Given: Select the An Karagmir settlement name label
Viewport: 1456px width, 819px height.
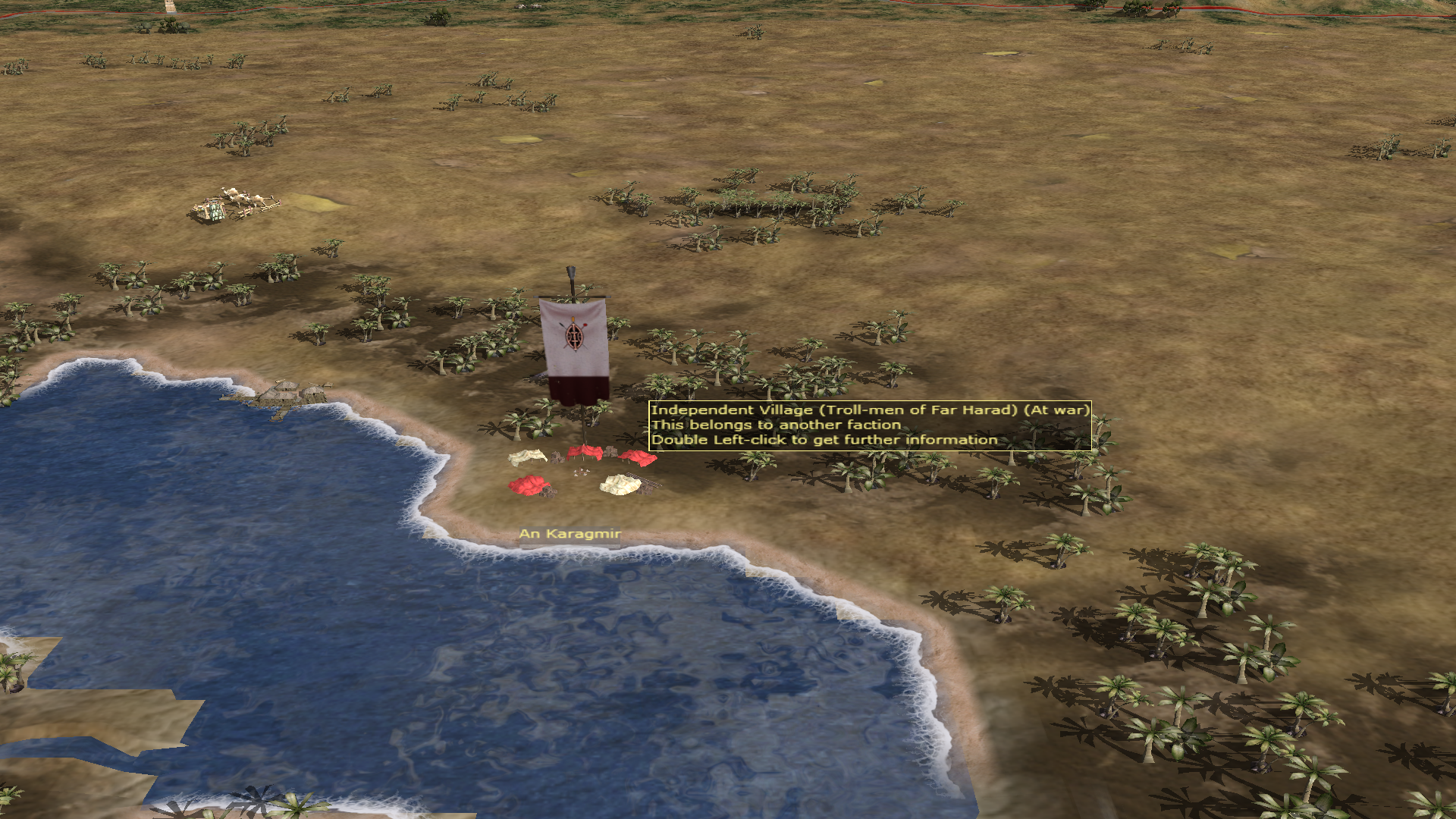Looking at the screenshot, I should pos(570,534).
